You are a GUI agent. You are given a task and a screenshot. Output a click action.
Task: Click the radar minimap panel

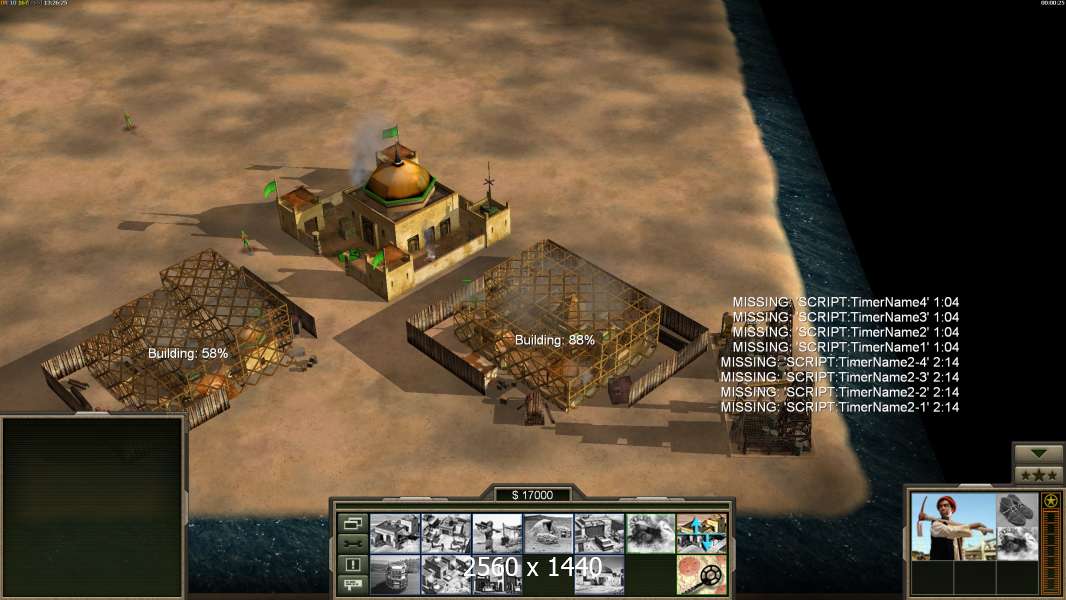93,506
